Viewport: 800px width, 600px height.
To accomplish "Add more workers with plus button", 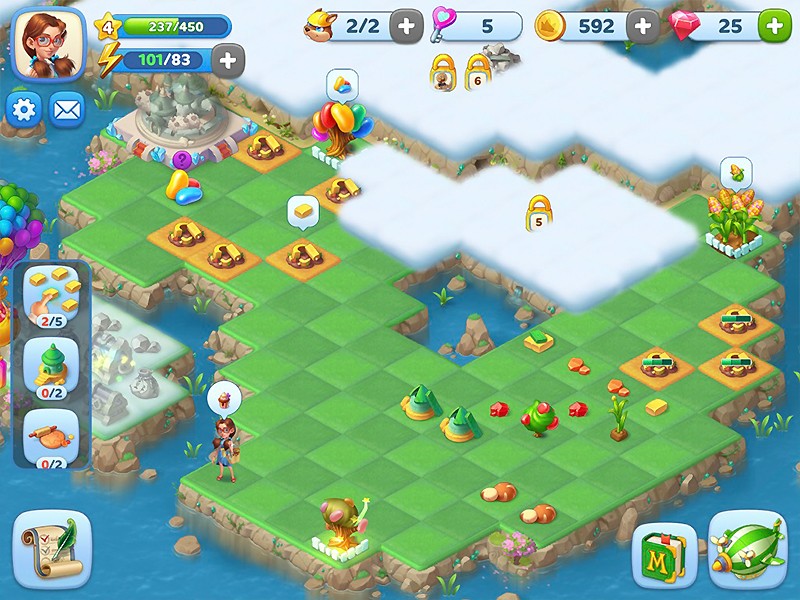I will [405, 26].
